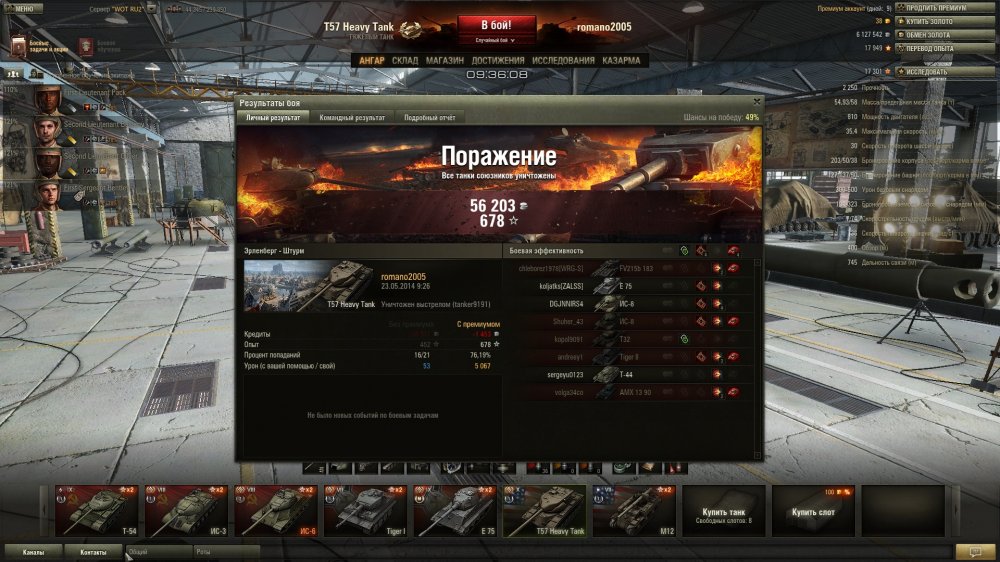The height and width of the screenshot is (562, 1000).
Task: Switch to the Склад tab
Action: [405, 60]
